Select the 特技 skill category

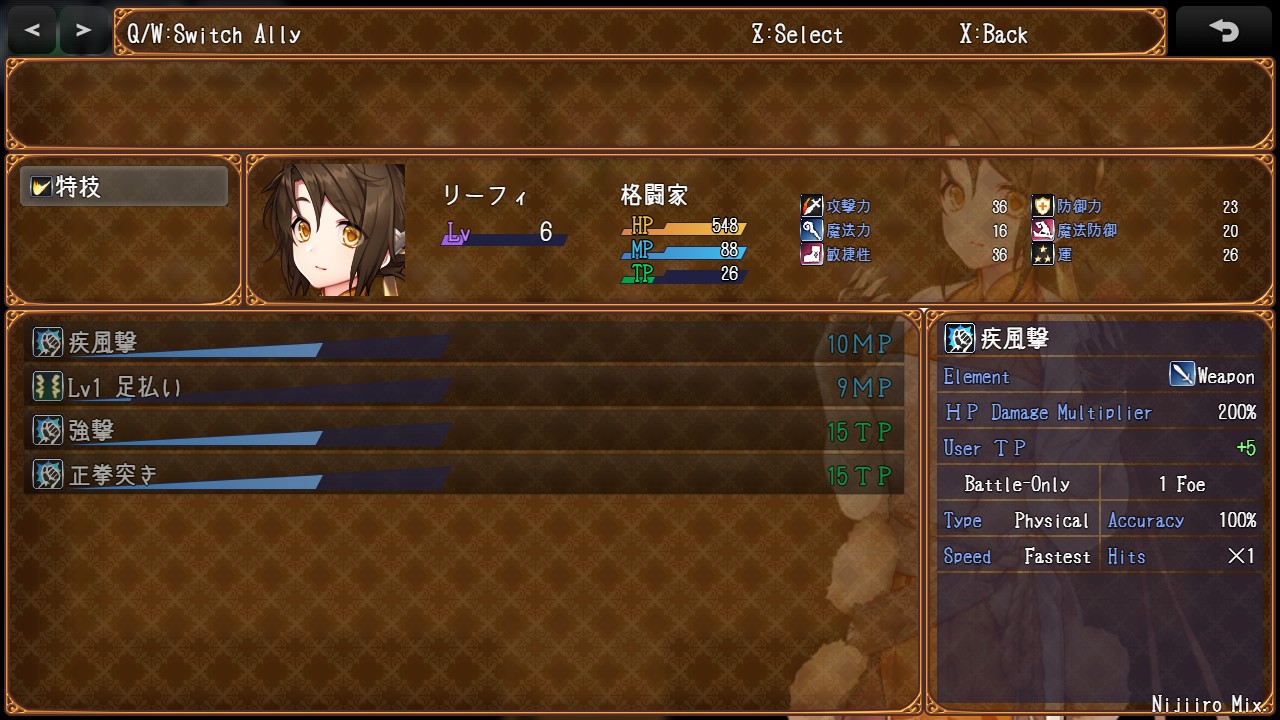tap(124, 187)
